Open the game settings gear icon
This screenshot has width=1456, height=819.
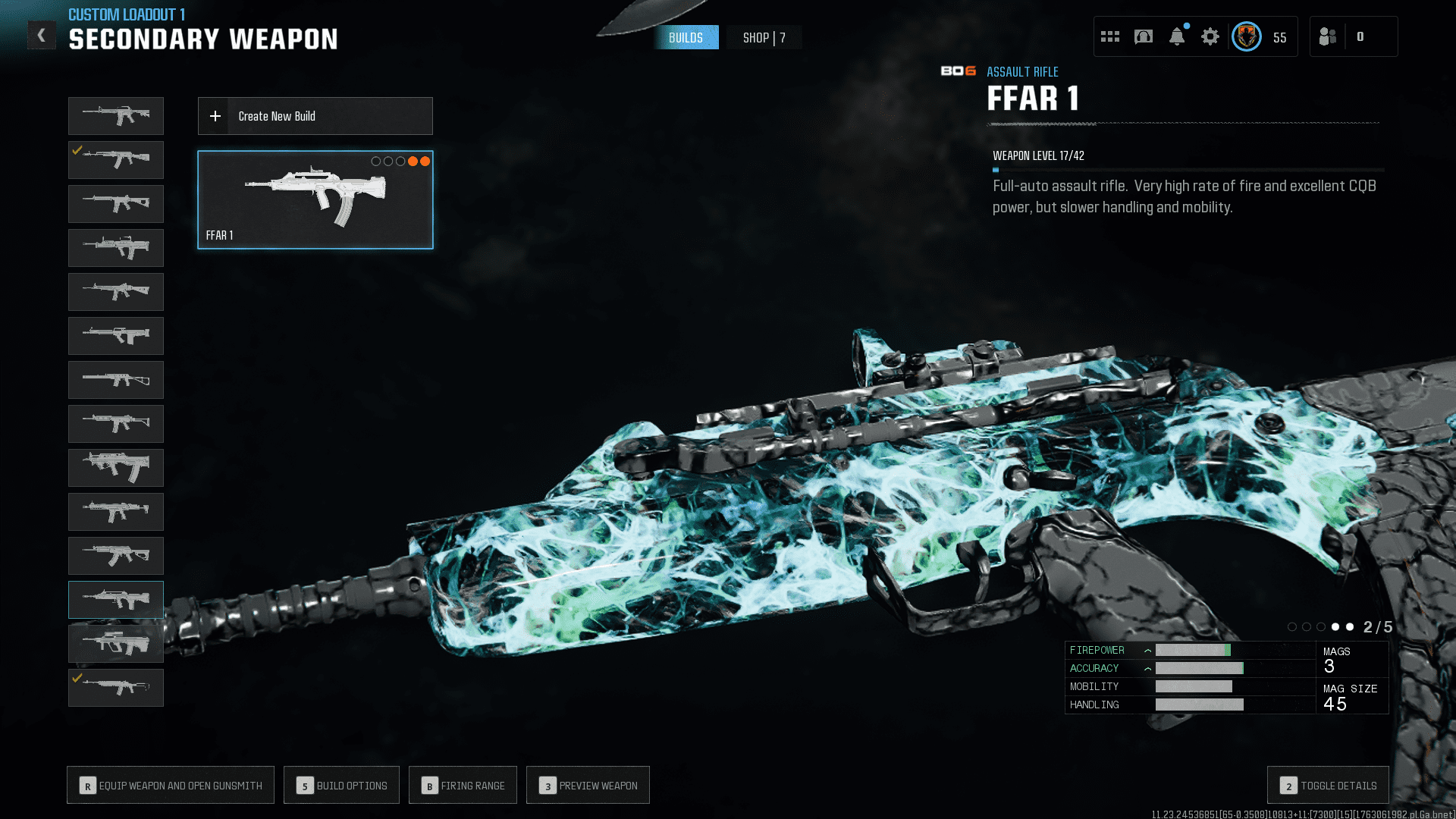point(1210,36)
